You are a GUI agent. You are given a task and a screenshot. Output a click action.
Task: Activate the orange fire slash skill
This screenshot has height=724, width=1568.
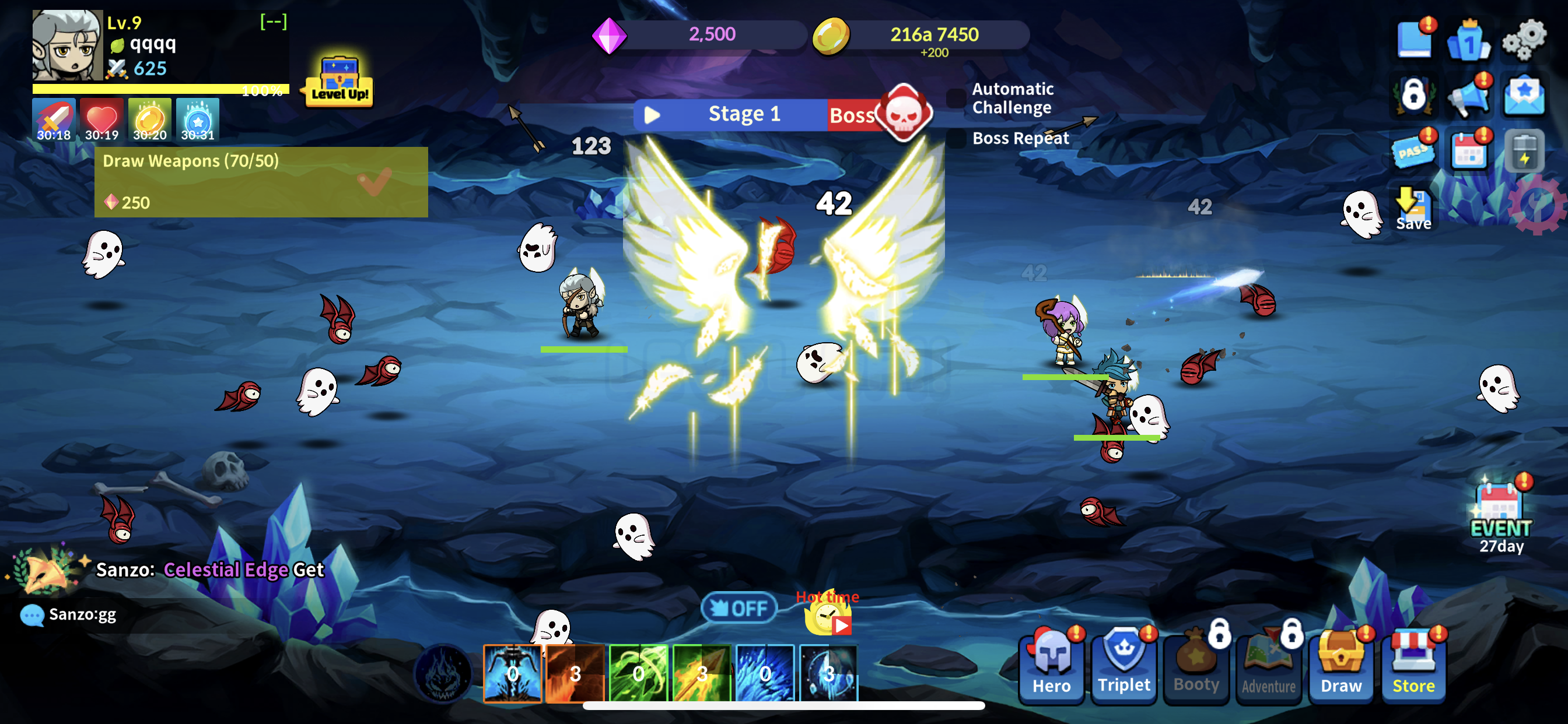point(575,673)
